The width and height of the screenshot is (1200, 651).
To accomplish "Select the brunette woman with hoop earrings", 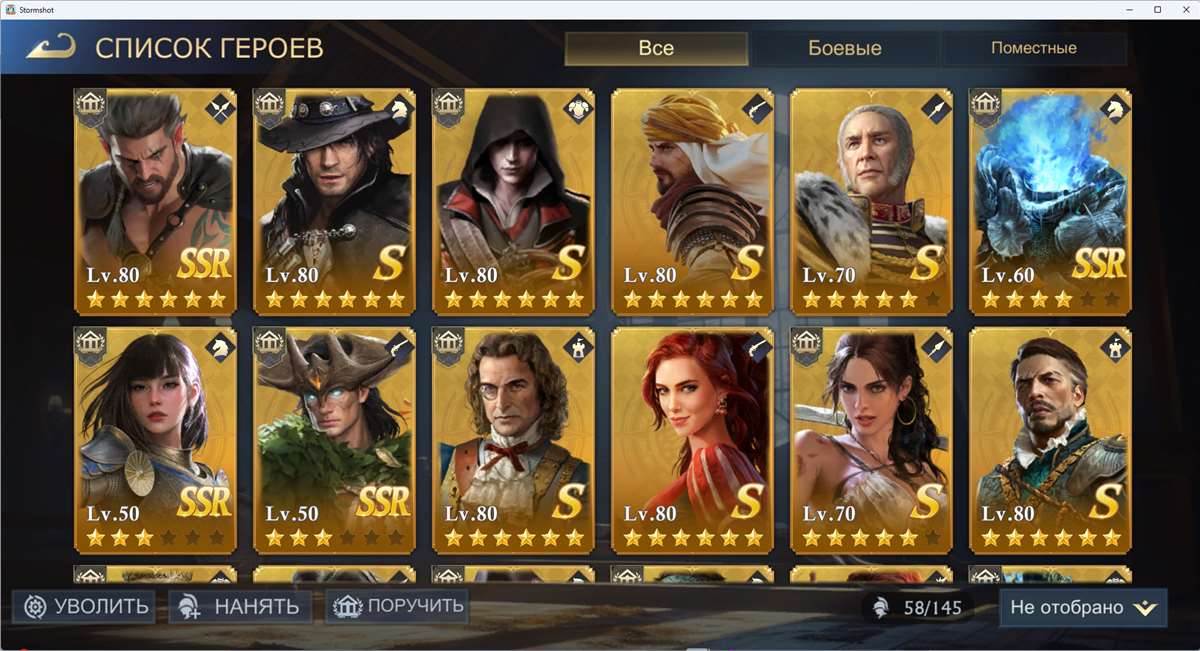I will 872,438.
